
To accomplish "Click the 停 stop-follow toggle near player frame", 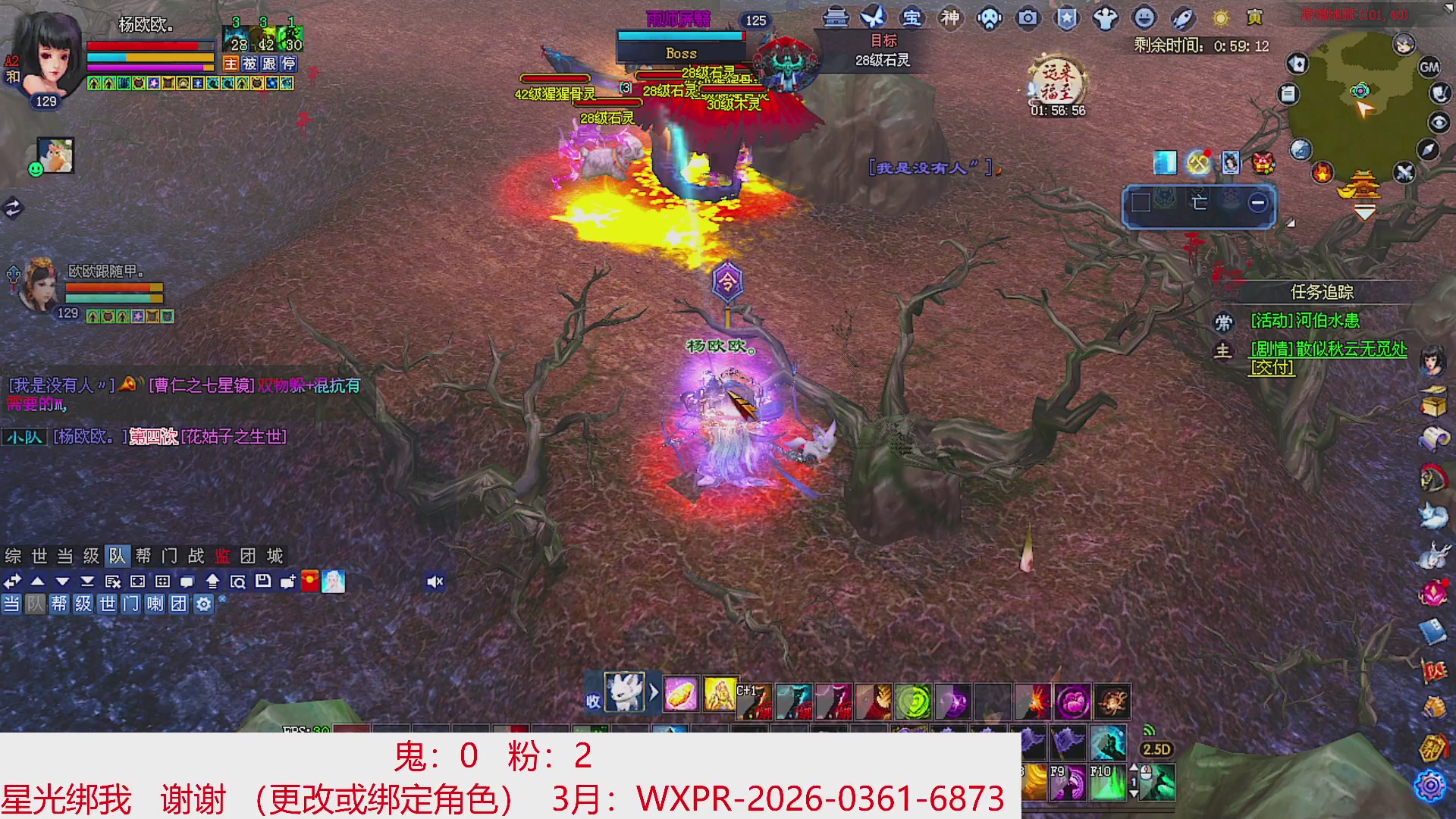I will click(288, 64).
